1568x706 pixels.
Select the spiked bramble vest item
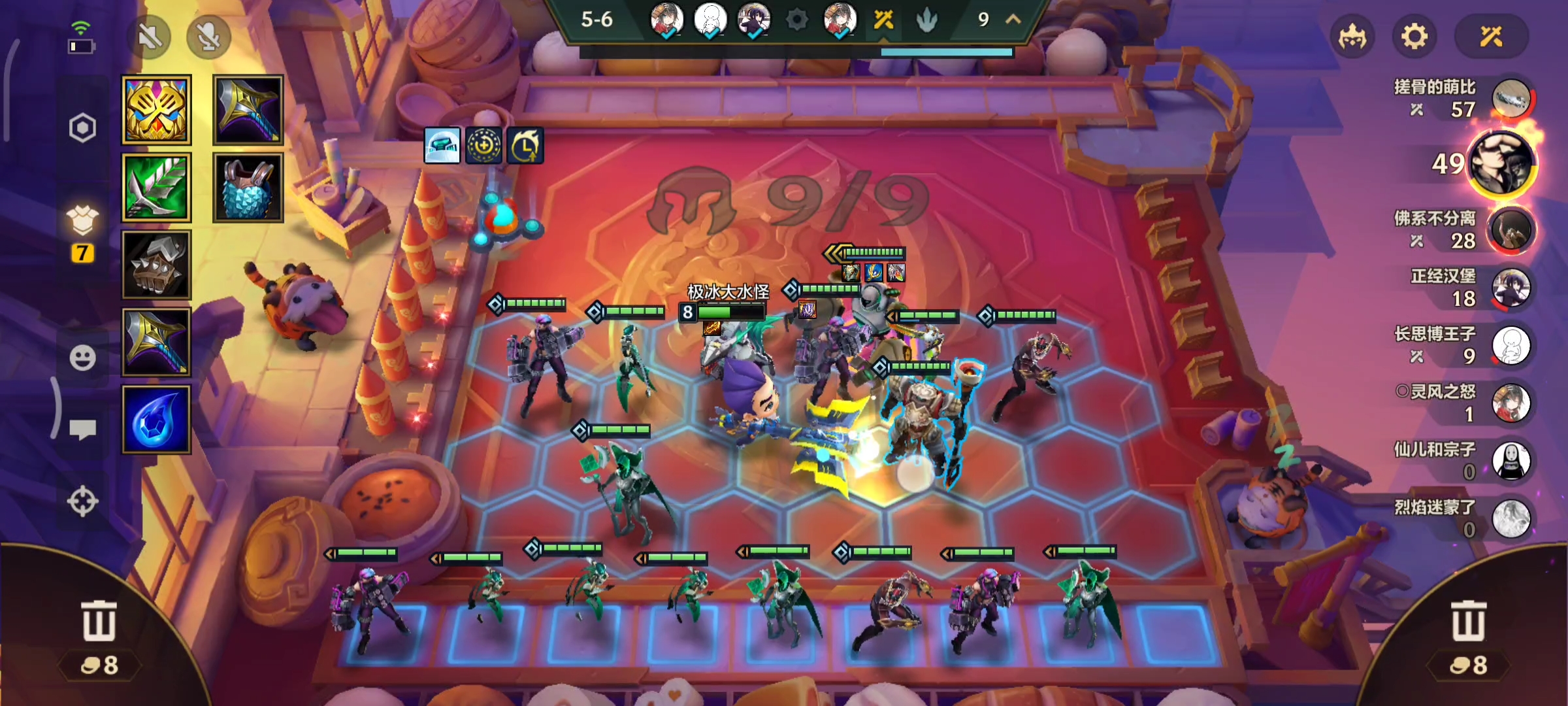pyautogui.click(x=157, y=265)
